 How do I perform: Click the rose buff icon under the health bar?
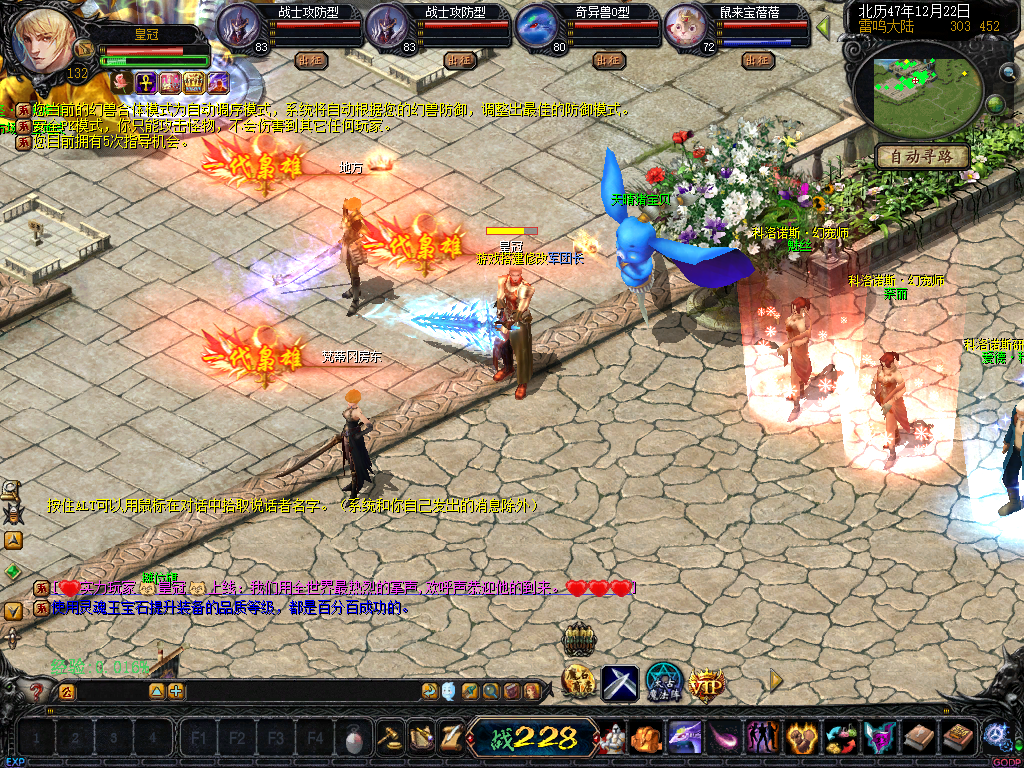click(120, 81)
